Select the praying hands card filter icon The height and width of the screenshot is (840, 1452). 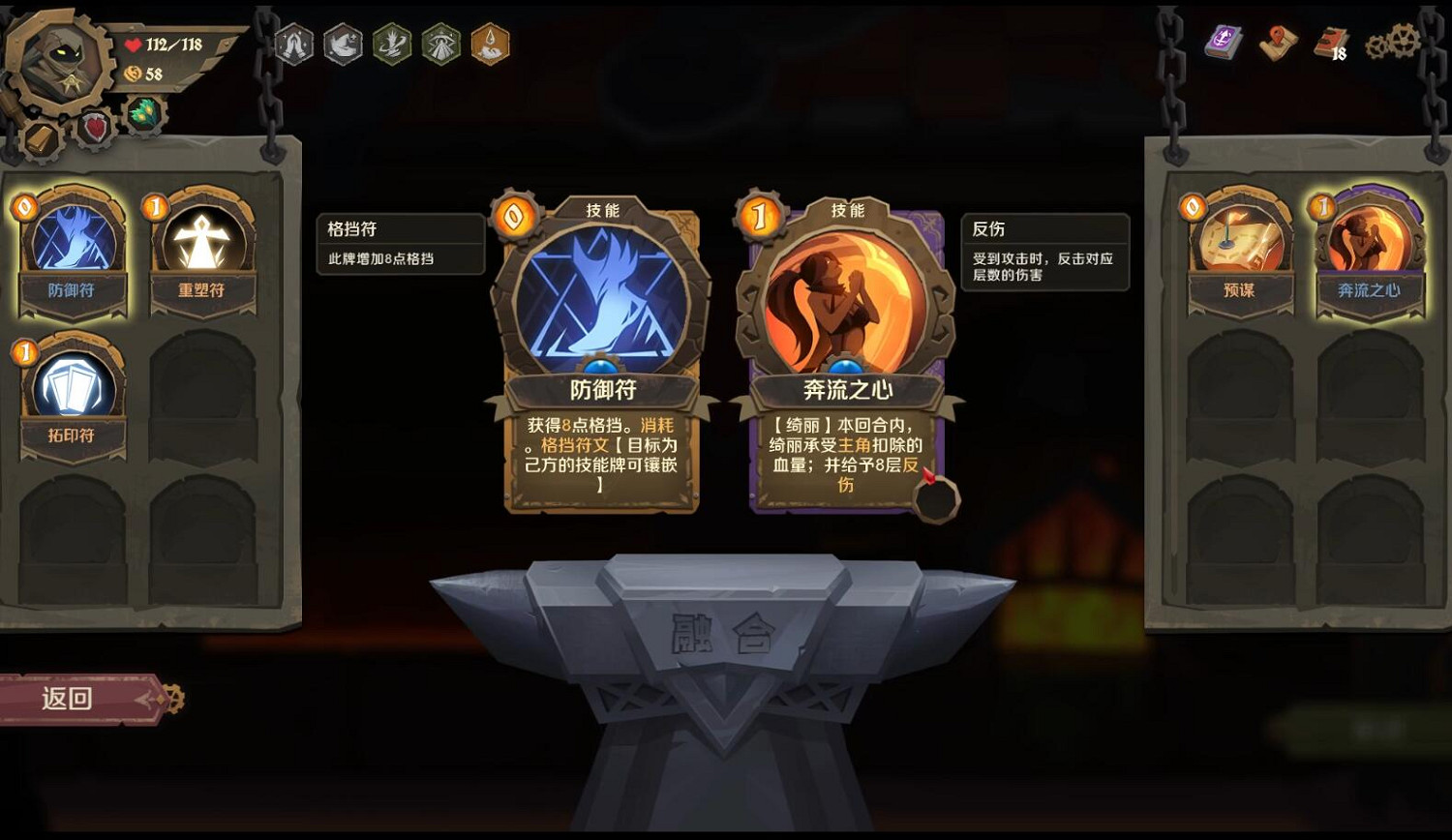296,43
